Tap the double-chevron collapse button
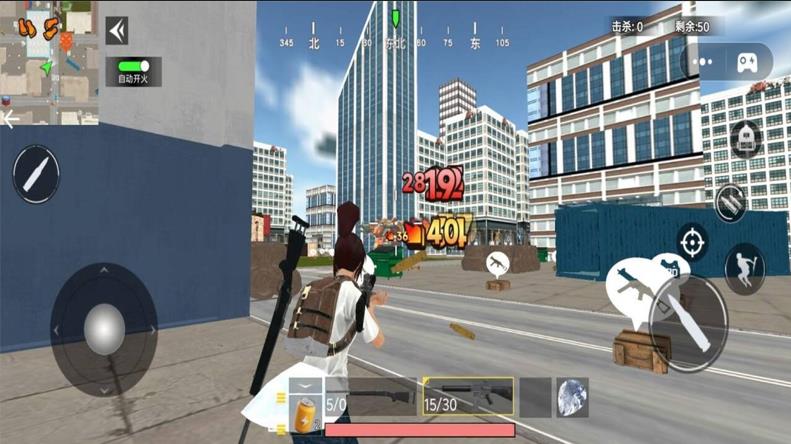791x444 pixels. (117, 31)
